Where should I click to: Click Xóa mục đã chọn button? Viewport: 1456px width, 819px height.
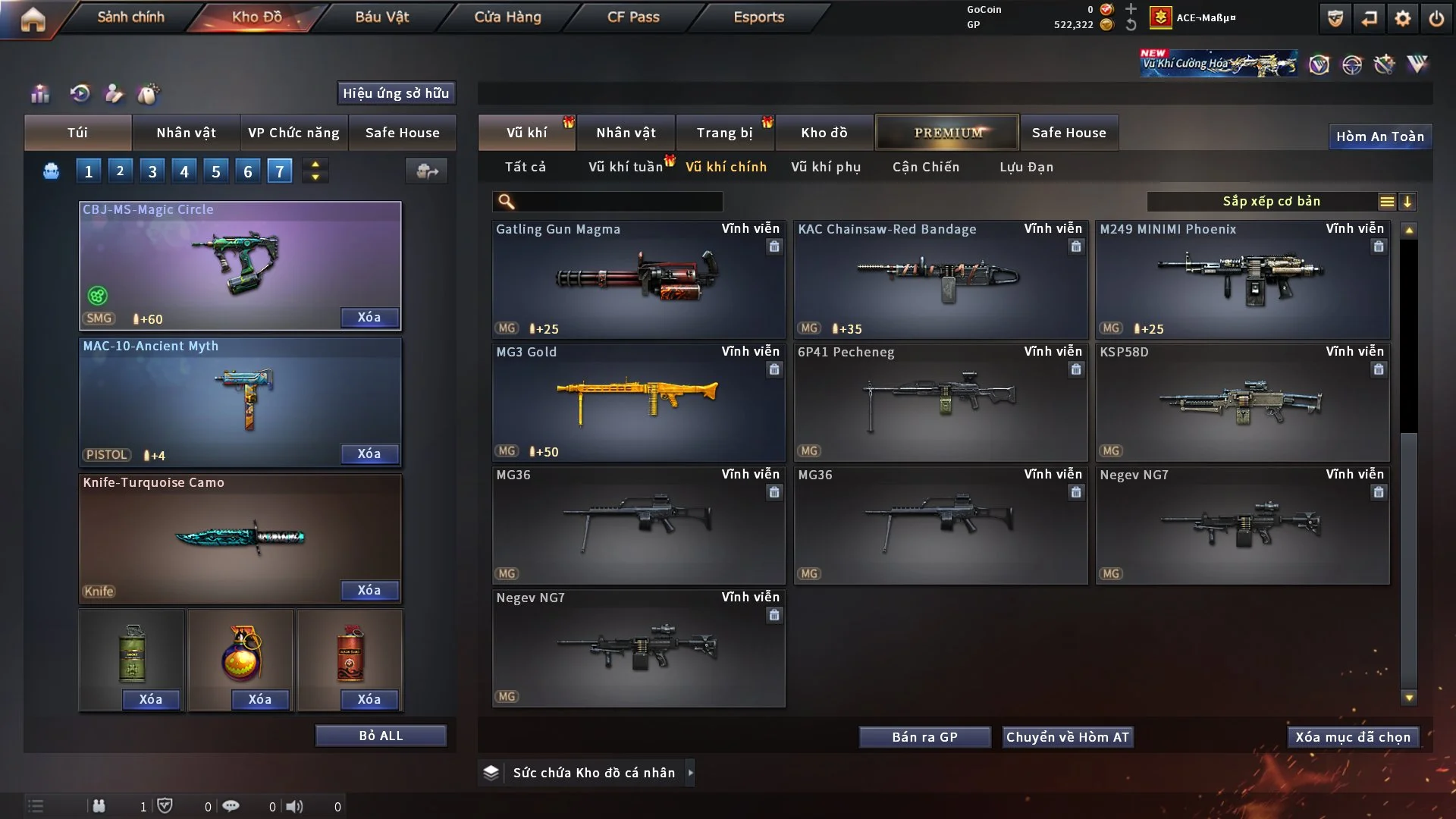1353,737
